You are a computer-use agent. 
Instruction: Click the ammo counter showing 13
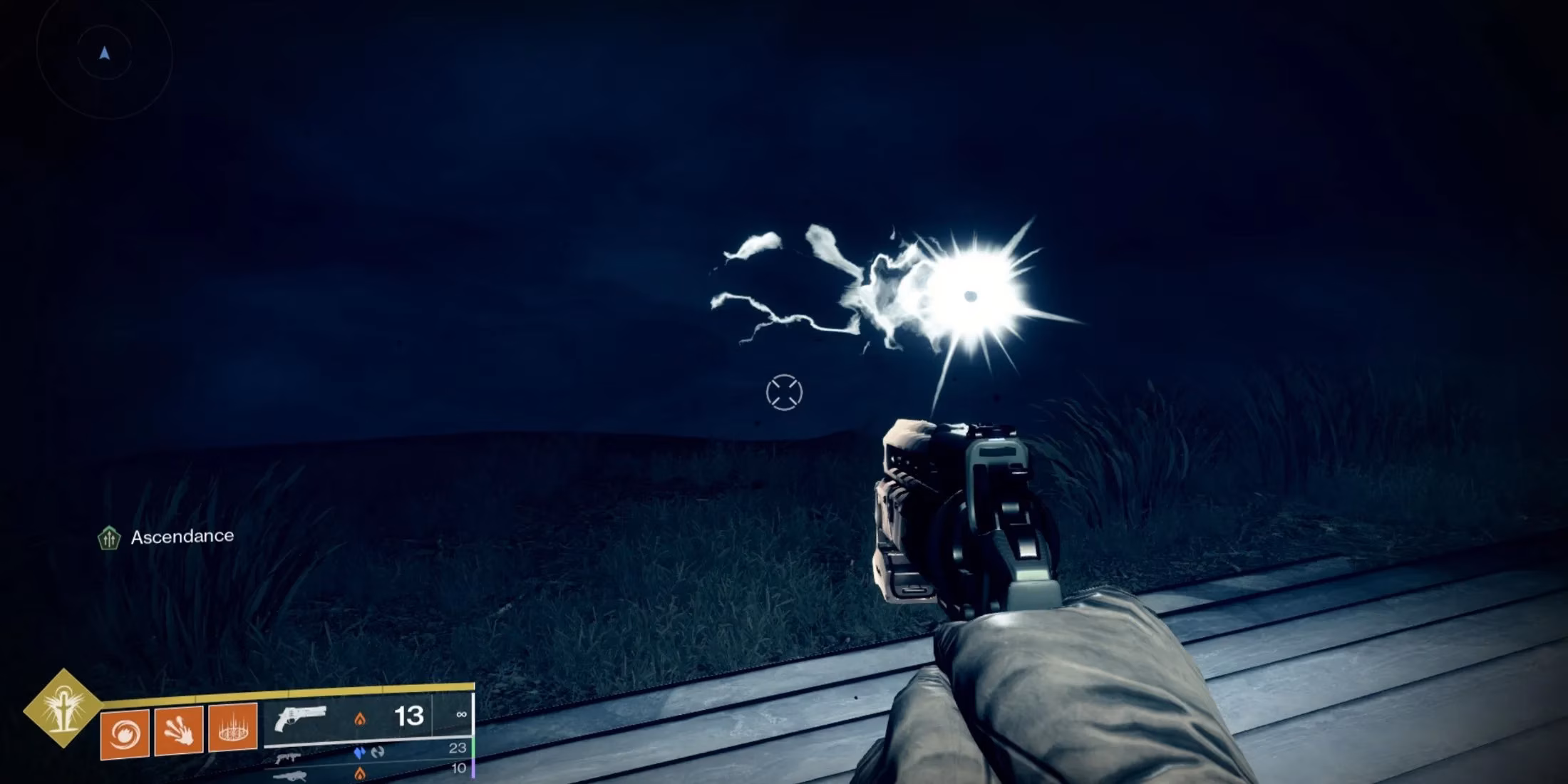tap(410, 717)
